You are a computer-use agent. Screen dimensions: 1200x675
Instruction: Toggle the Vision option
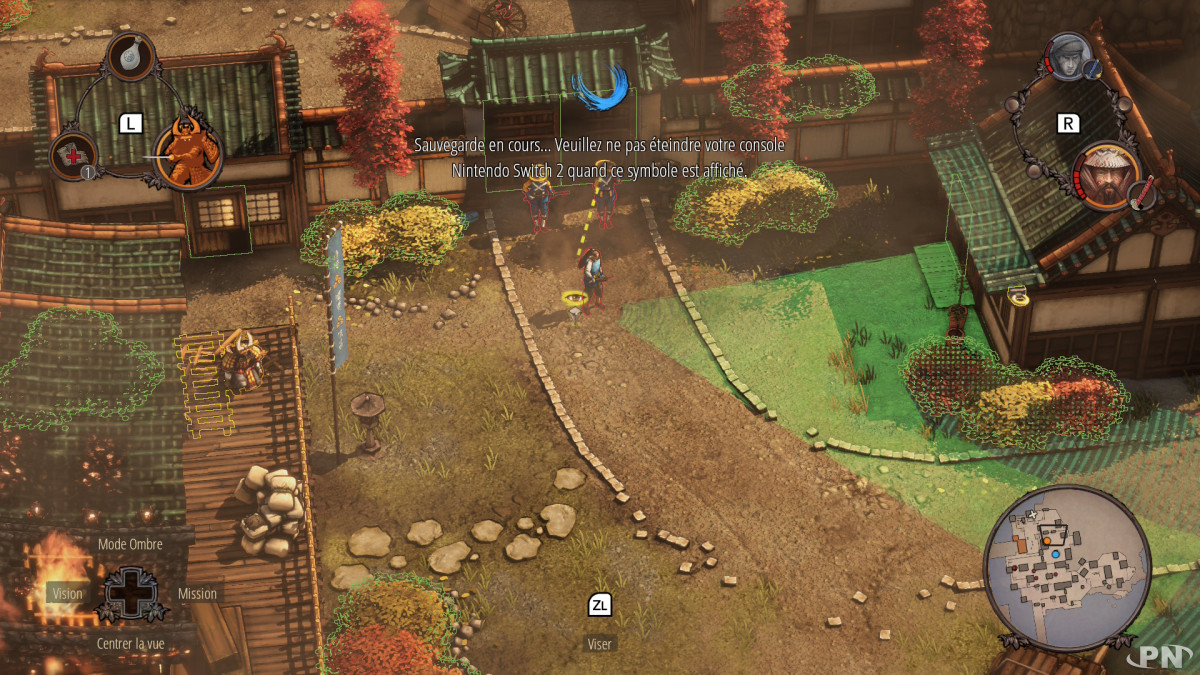point(67,593)
